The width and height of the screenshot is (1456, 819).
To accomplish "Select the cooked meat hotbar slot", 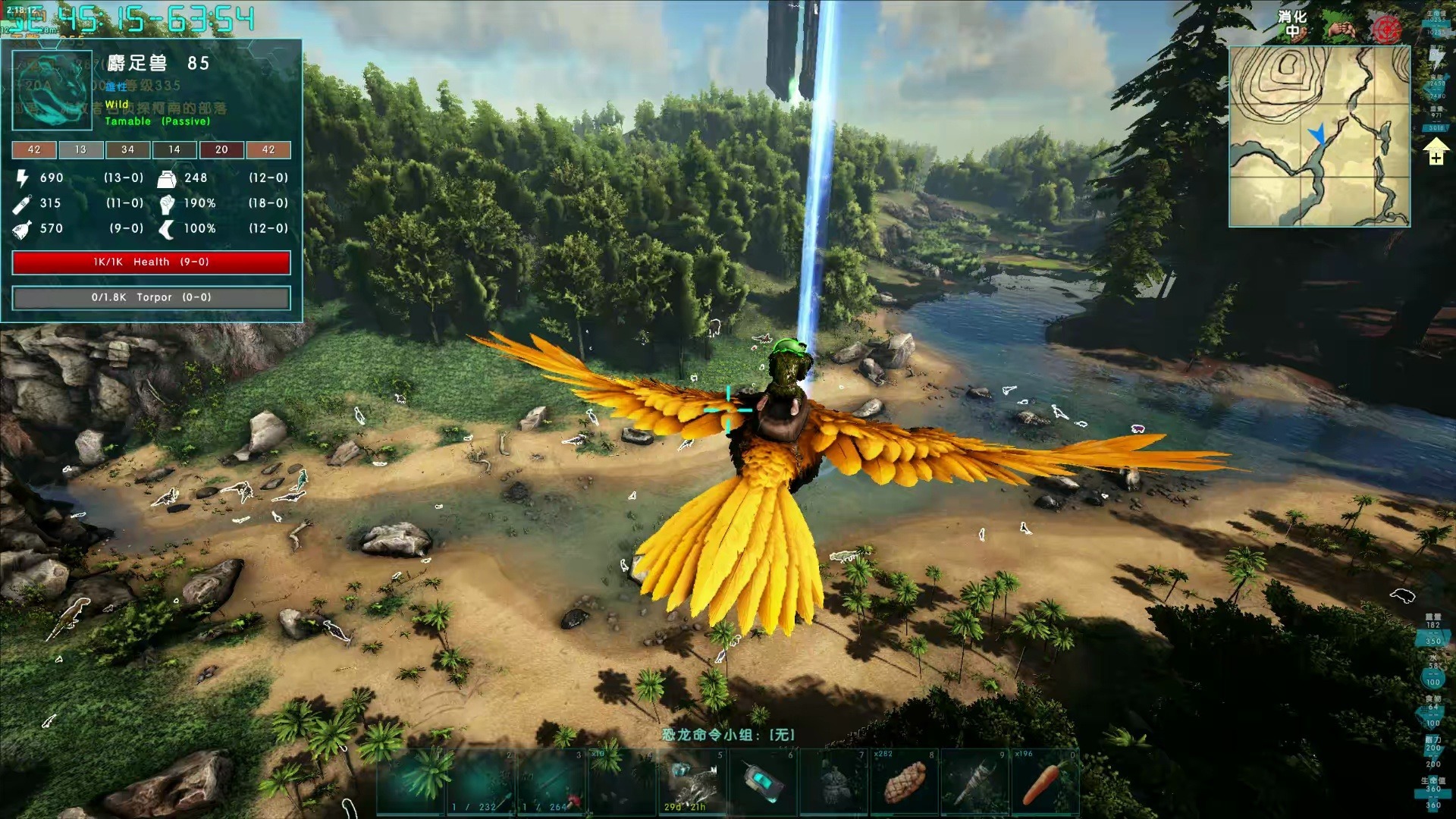I will point(904,783).
